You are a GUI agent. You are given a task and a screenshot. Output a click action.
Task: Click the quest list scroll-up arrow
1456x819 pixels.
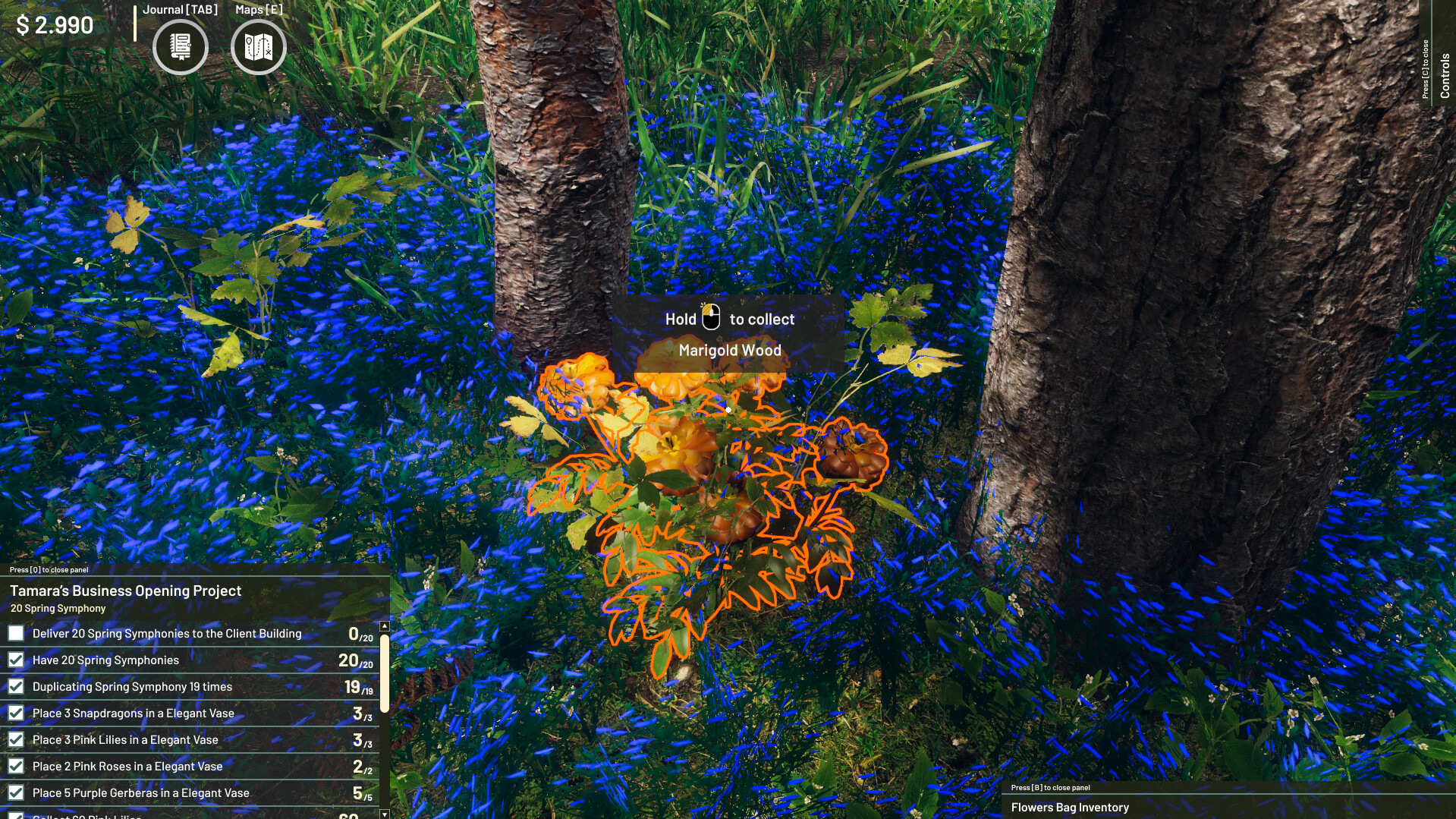[x=385, y=626]
